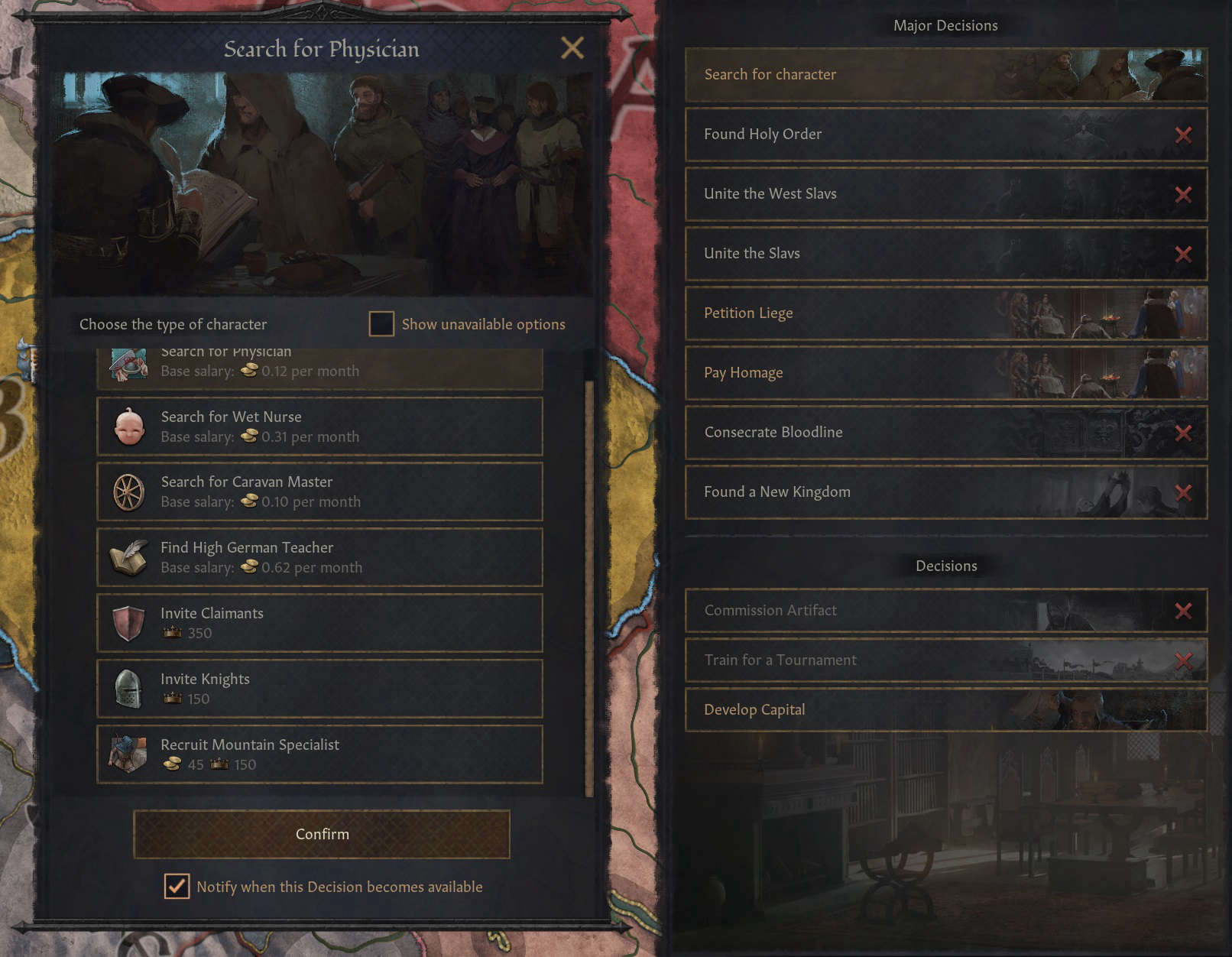Open Consecrate Bloodline decision
This screenshot has width=1232, height=957.
coord(945,433)
